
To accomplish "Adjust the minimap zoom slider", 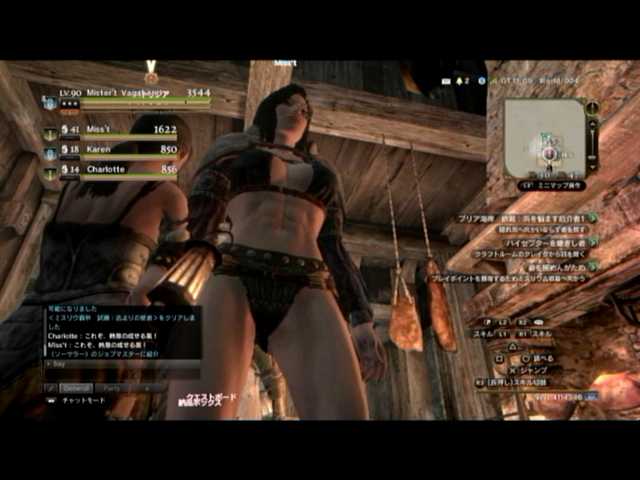I will point(593,140).
